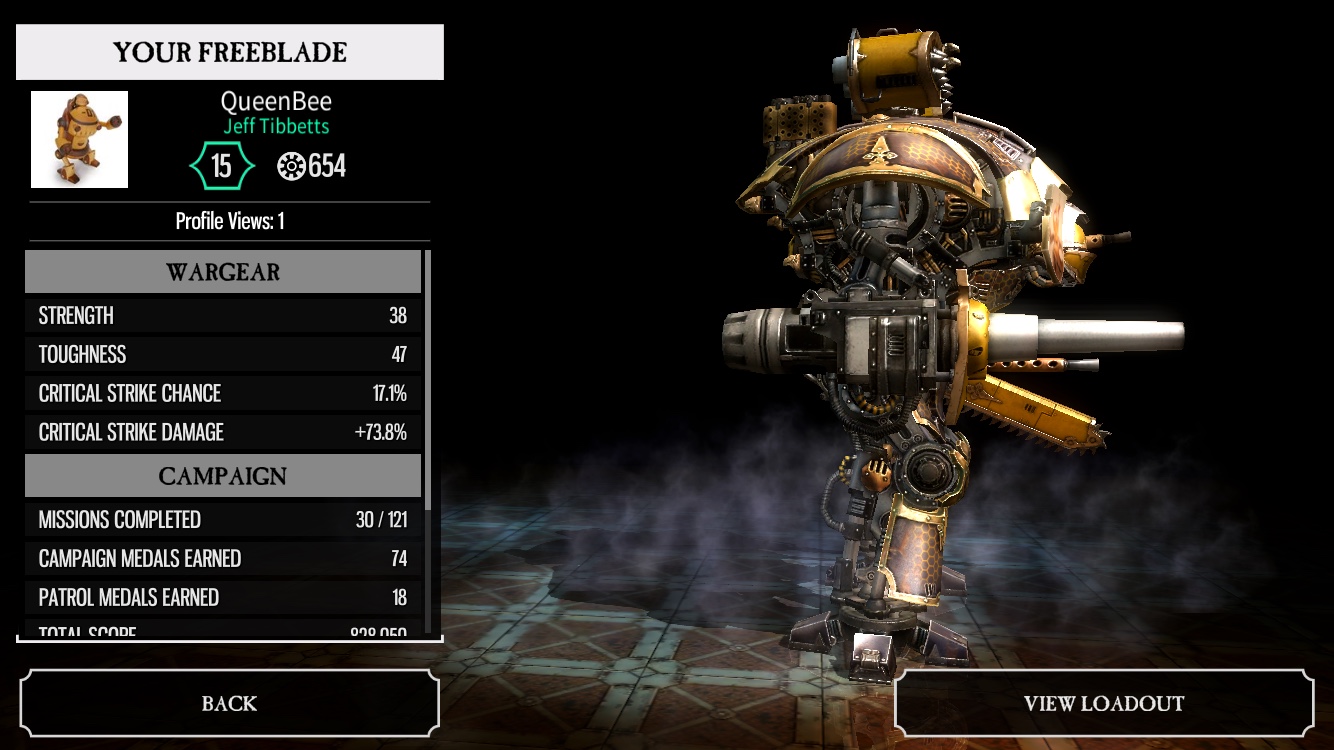Viewport: 1334px width, 750px height.
Task: Select the QueenBee knight avatar thumbnail
Action: tap(79, 139)
